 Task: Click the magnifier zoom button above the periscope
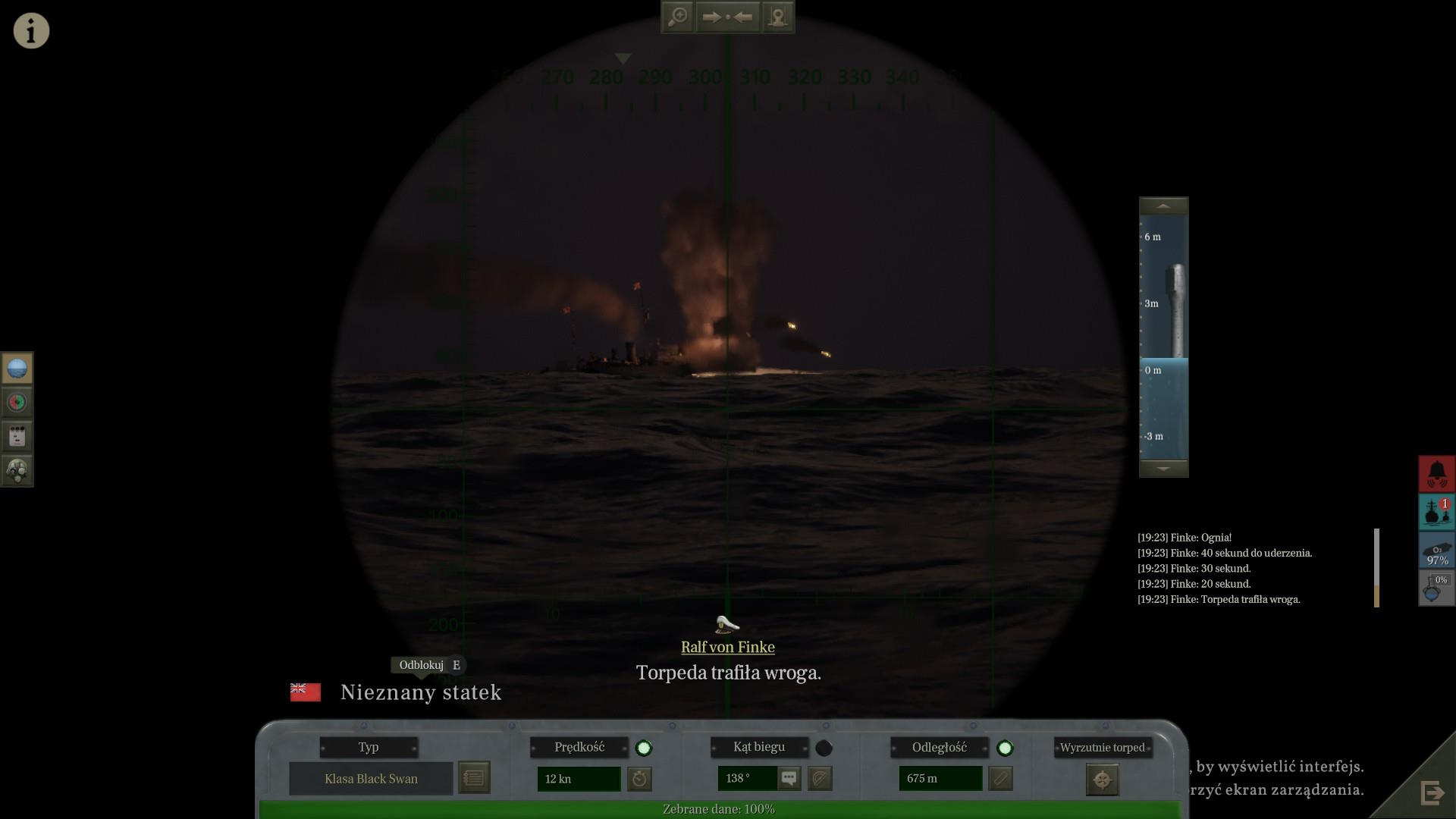click(677, 17)
